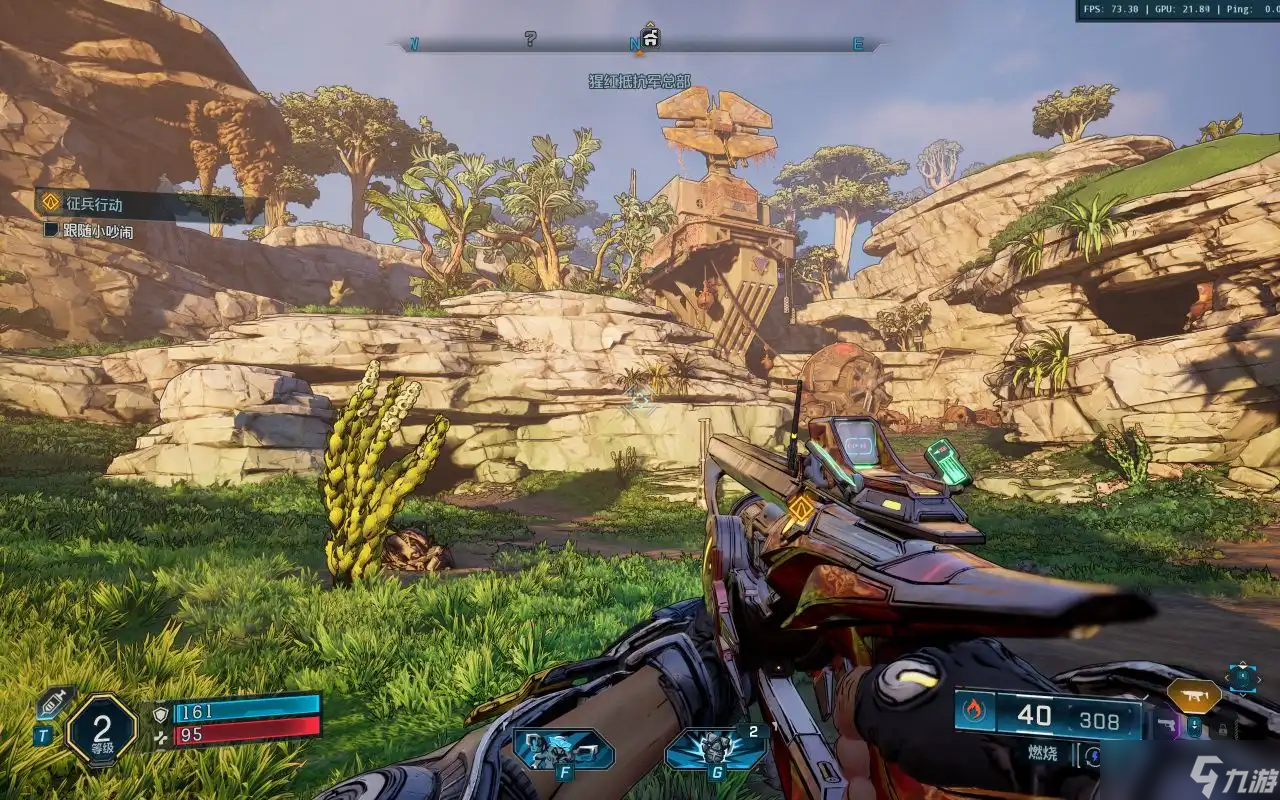
Task: Click the question mark compass marker
Action: click(530, 39)
